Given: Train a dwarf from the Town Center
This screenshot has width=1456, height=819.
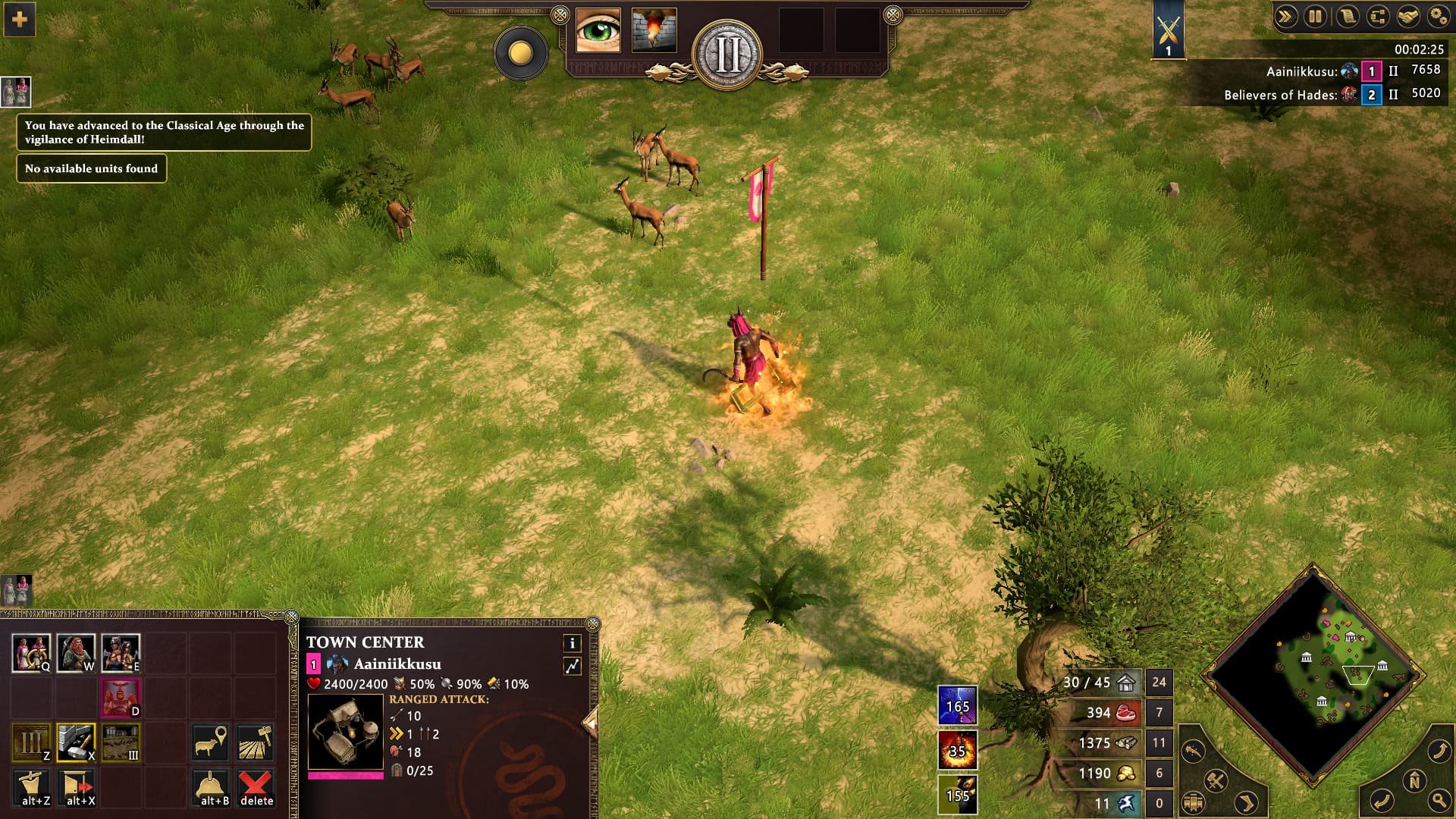Looking at the screenshot, I should tap(76, 653).
